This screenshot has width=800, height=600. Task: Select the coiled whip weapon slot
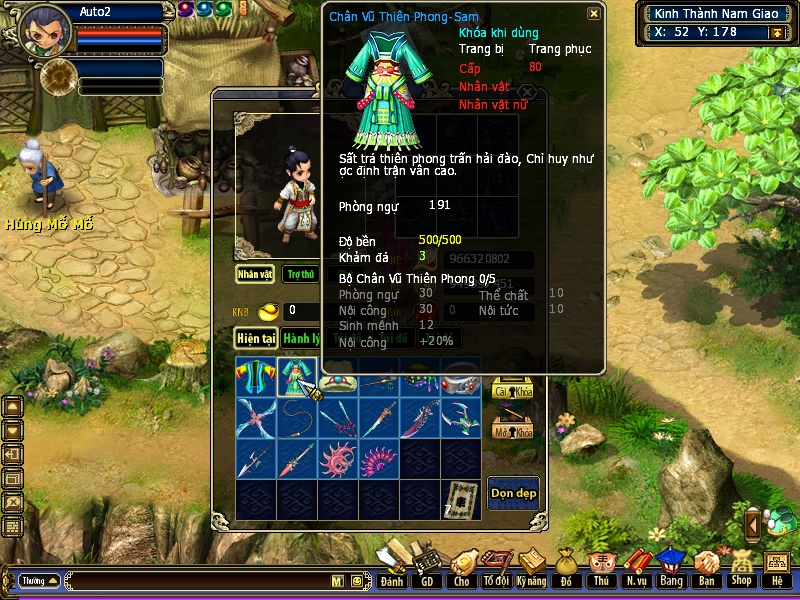click(x=297, y=418)
